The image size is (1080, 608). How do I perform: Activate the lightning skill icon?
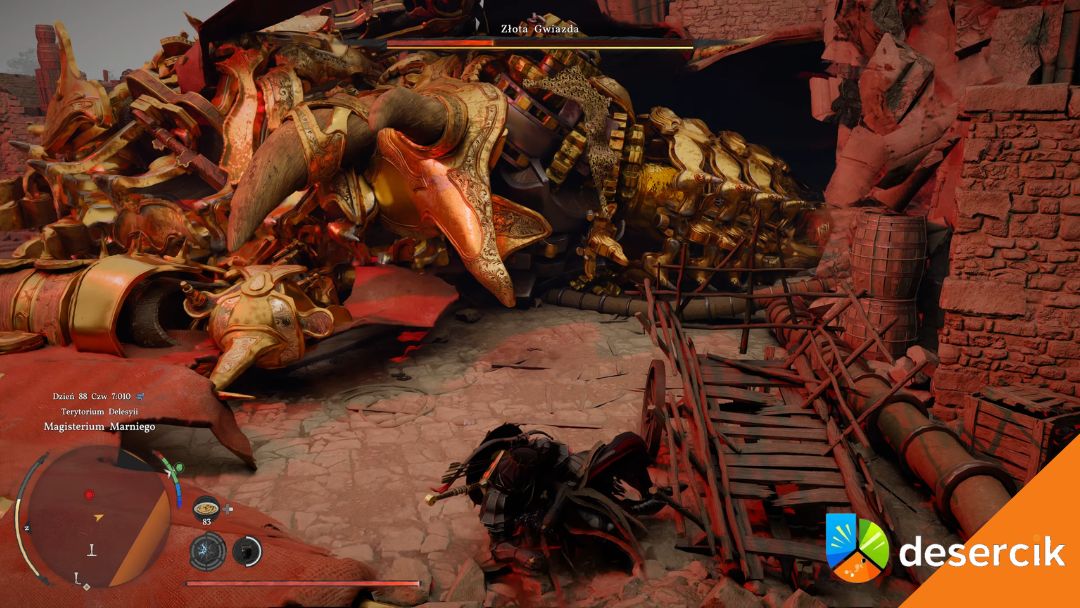(x=207, y=550)
